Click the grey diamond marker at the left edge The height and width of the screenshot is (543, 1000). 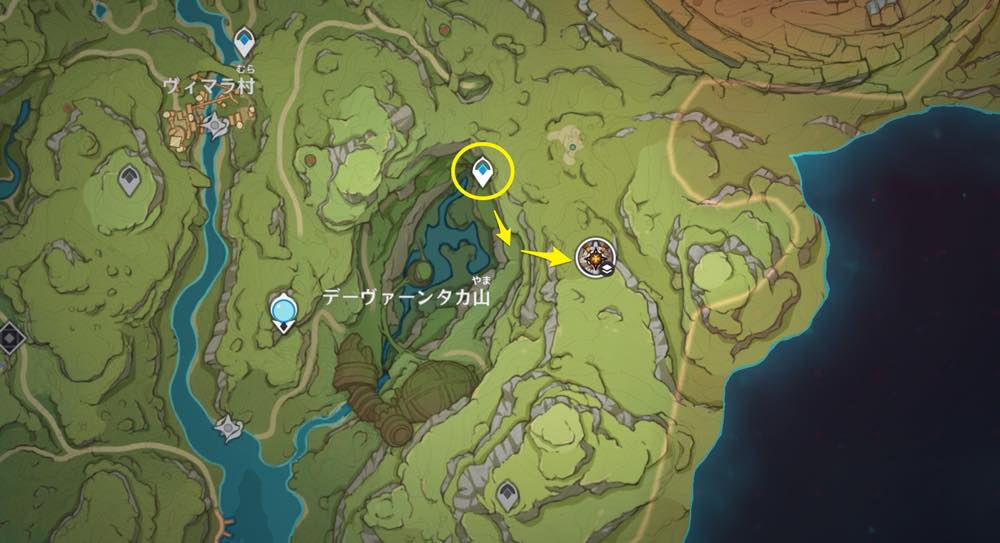tap(9, 337)
